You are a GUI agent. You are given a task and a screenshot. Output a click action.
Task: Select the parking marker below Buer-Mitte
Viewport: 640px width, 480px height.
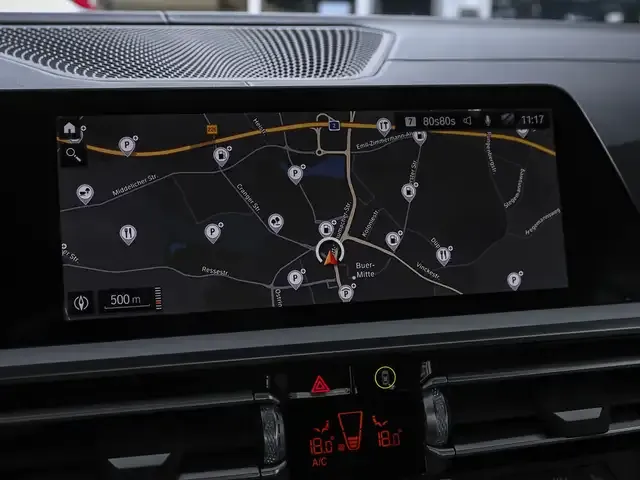click(x=345, y=293)
